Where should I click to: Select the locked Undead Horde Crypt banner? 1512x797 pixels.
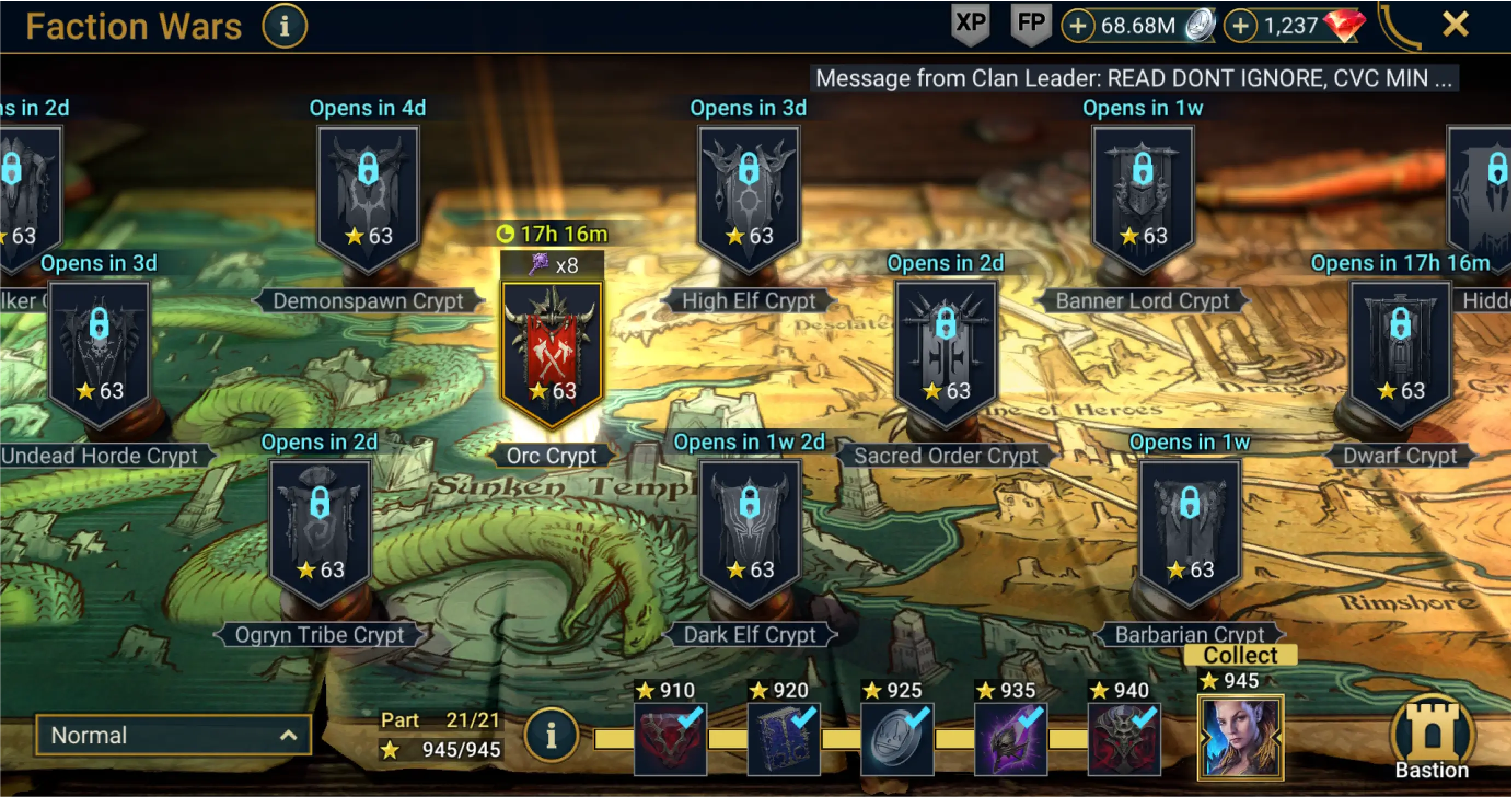(99, 352)
